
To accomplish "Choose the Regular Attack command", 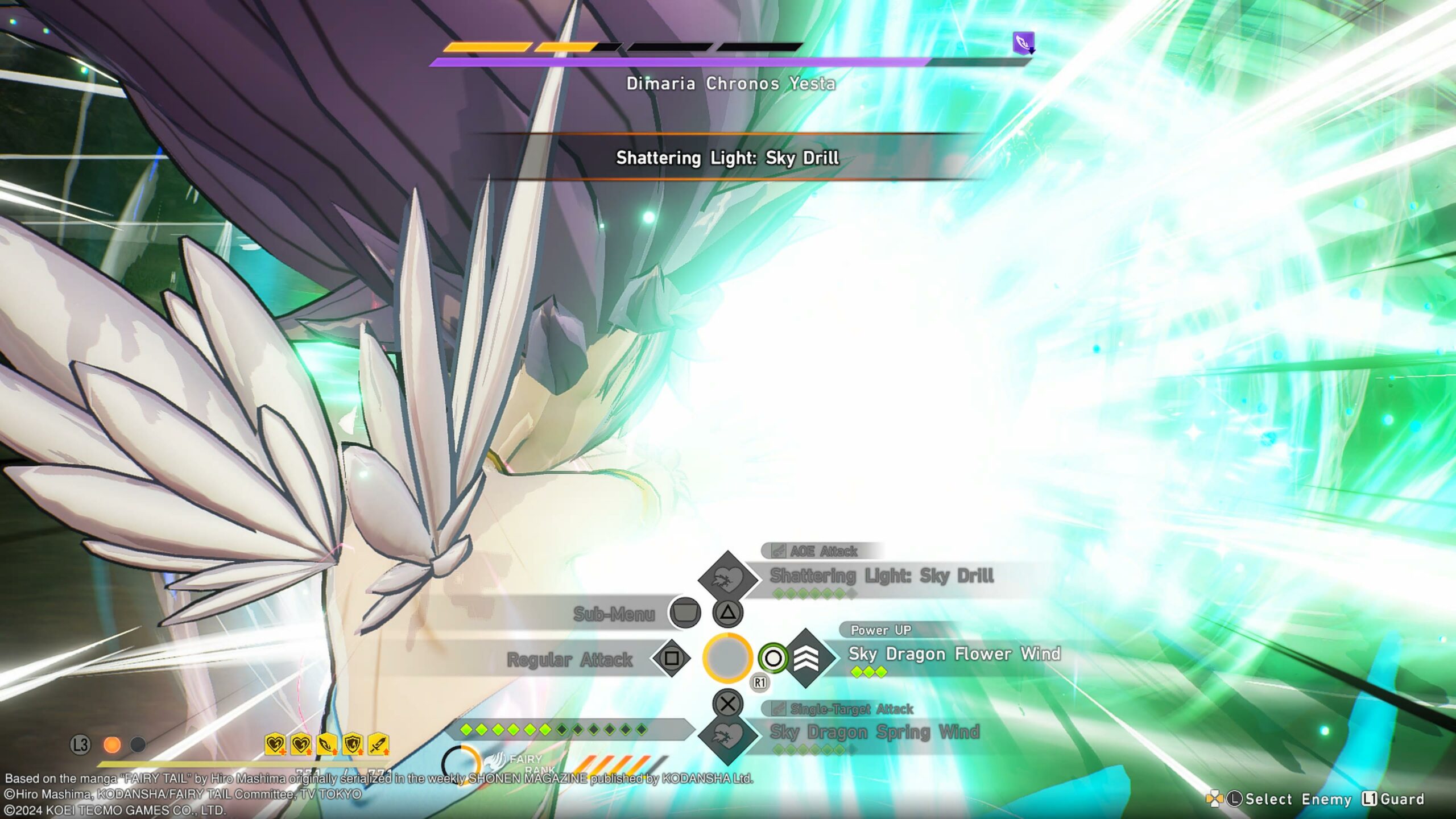I will [569, 659].
